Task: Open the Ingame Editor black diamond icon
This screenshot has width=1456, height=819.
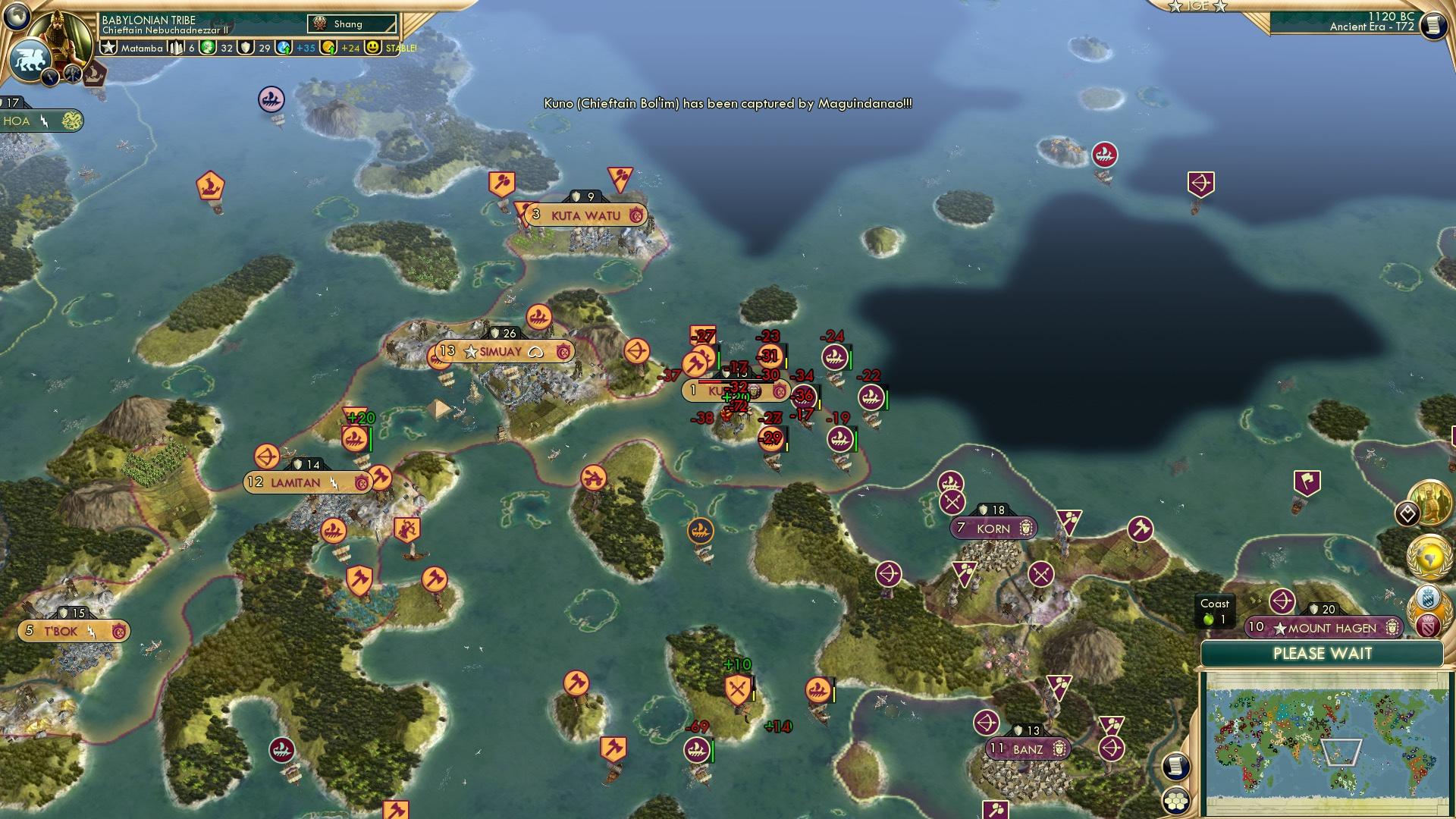Action: pos(1409,513)
